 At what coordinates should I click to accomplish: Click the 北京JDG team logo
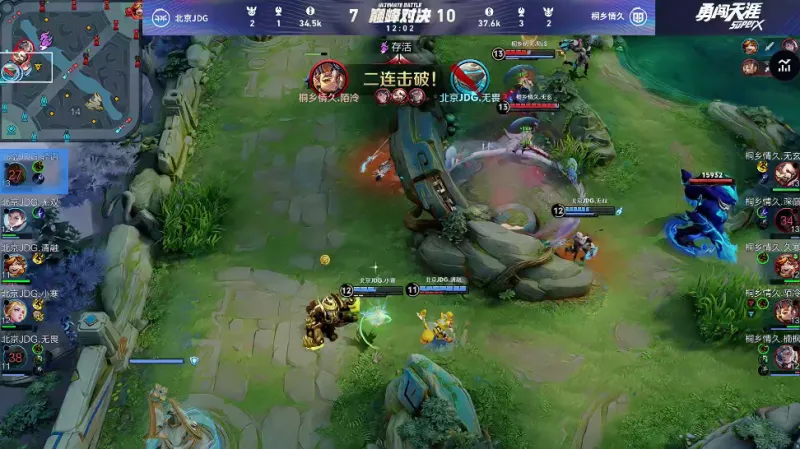click(x=161, y=16)
